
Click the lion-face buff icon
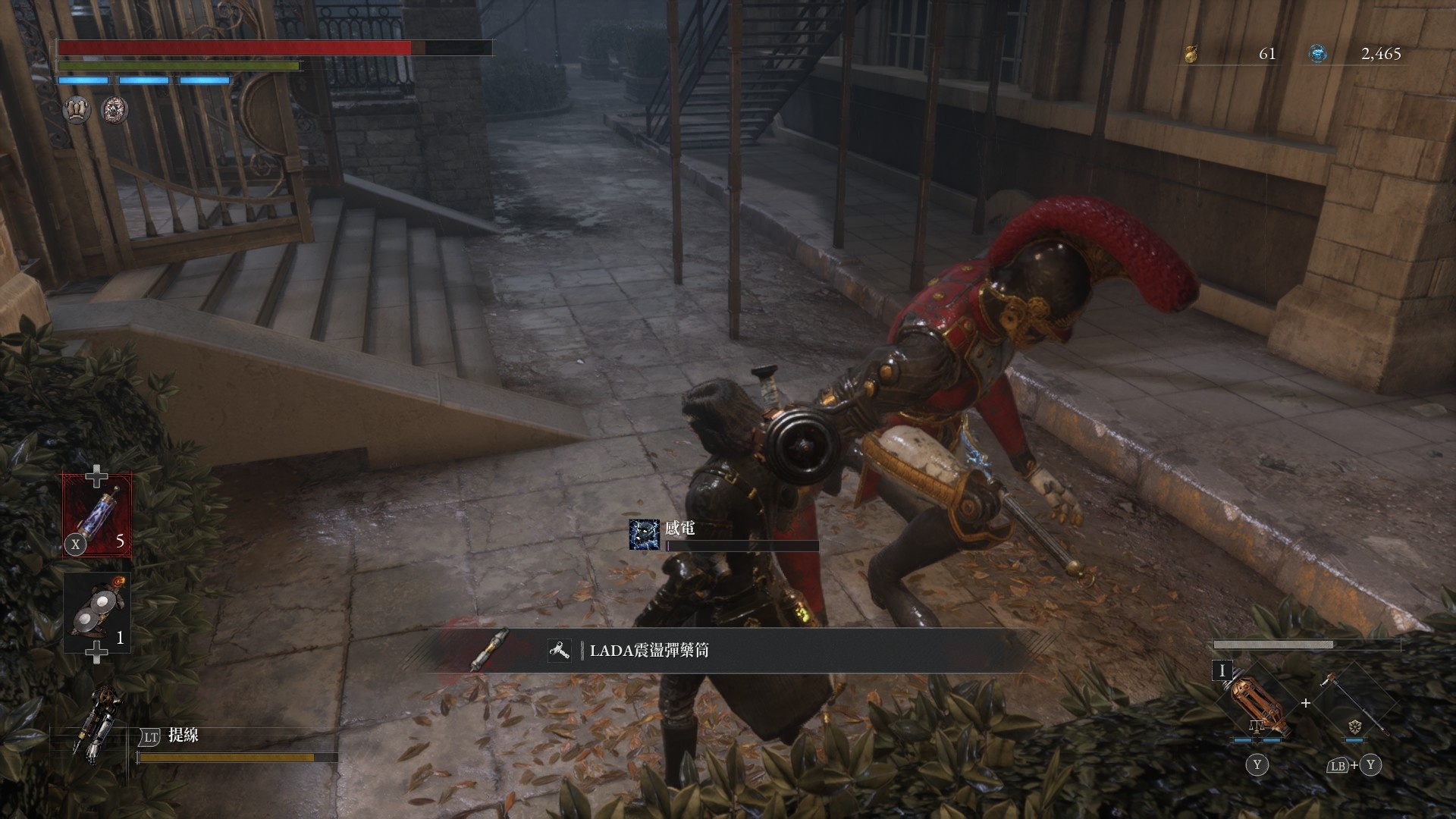coord(115,111)
